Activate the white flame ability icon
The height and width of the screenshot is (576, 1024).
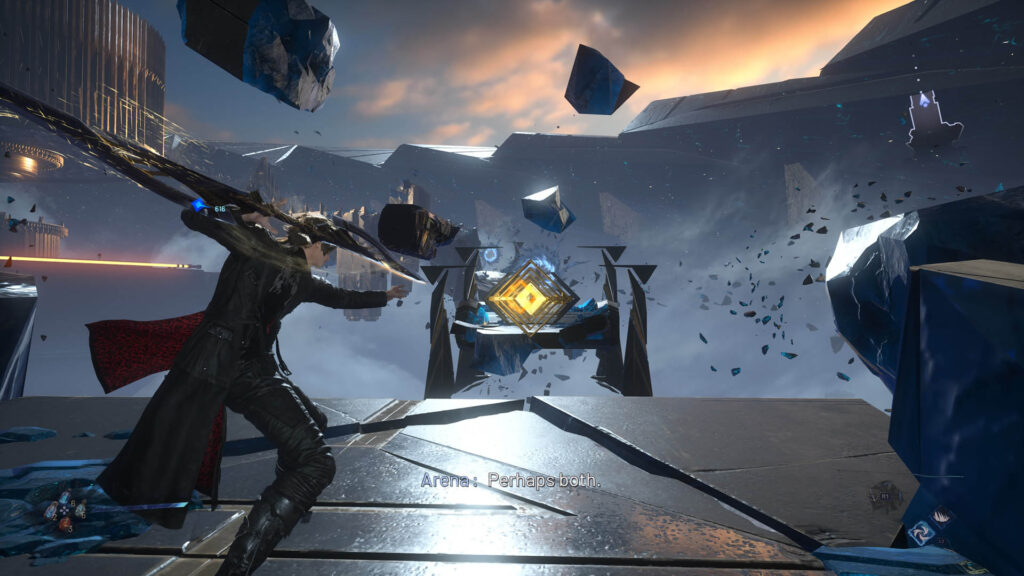[944, 518]
